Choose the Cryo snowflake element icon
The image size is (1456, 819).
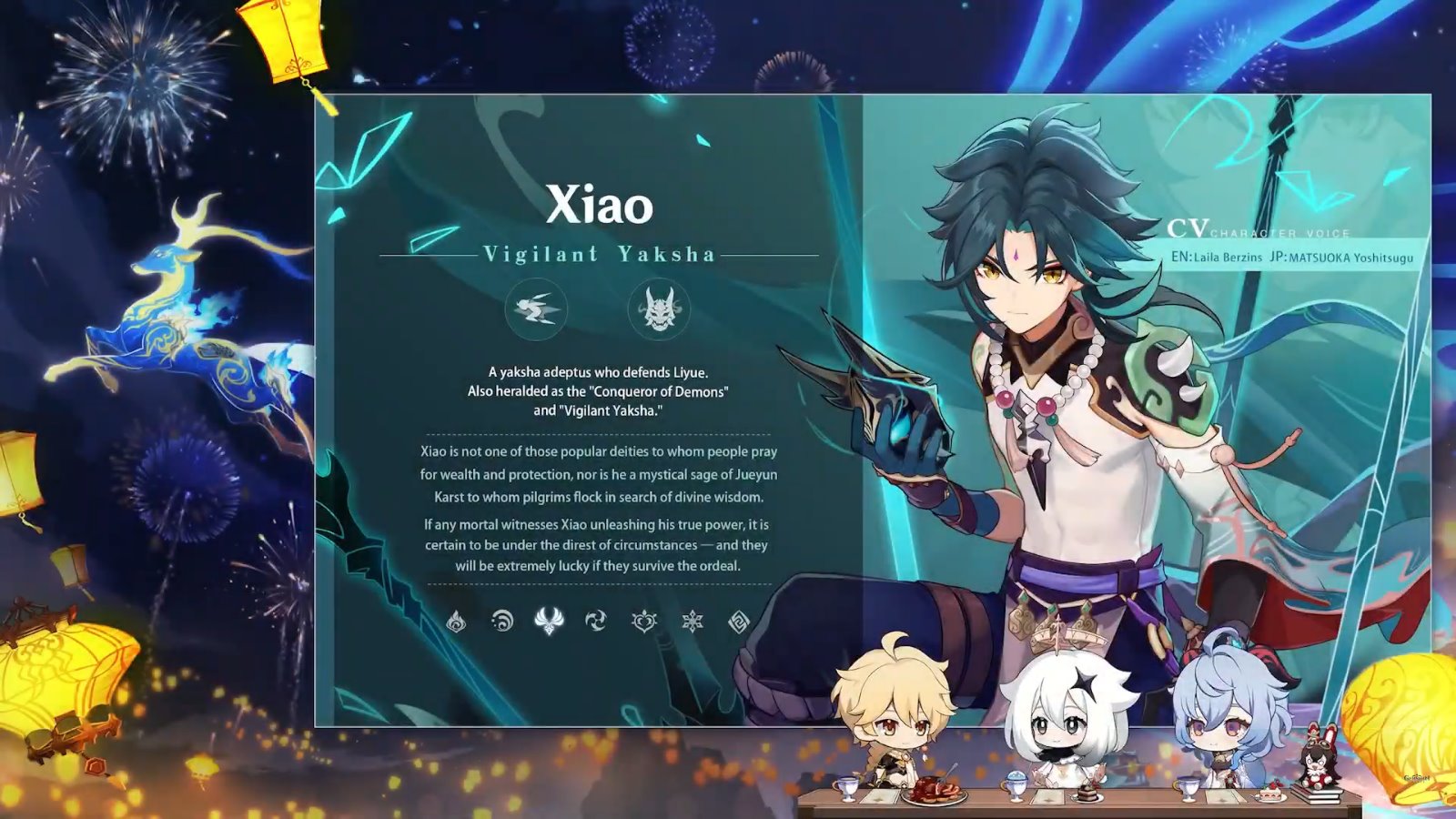(x=693, y=622)
